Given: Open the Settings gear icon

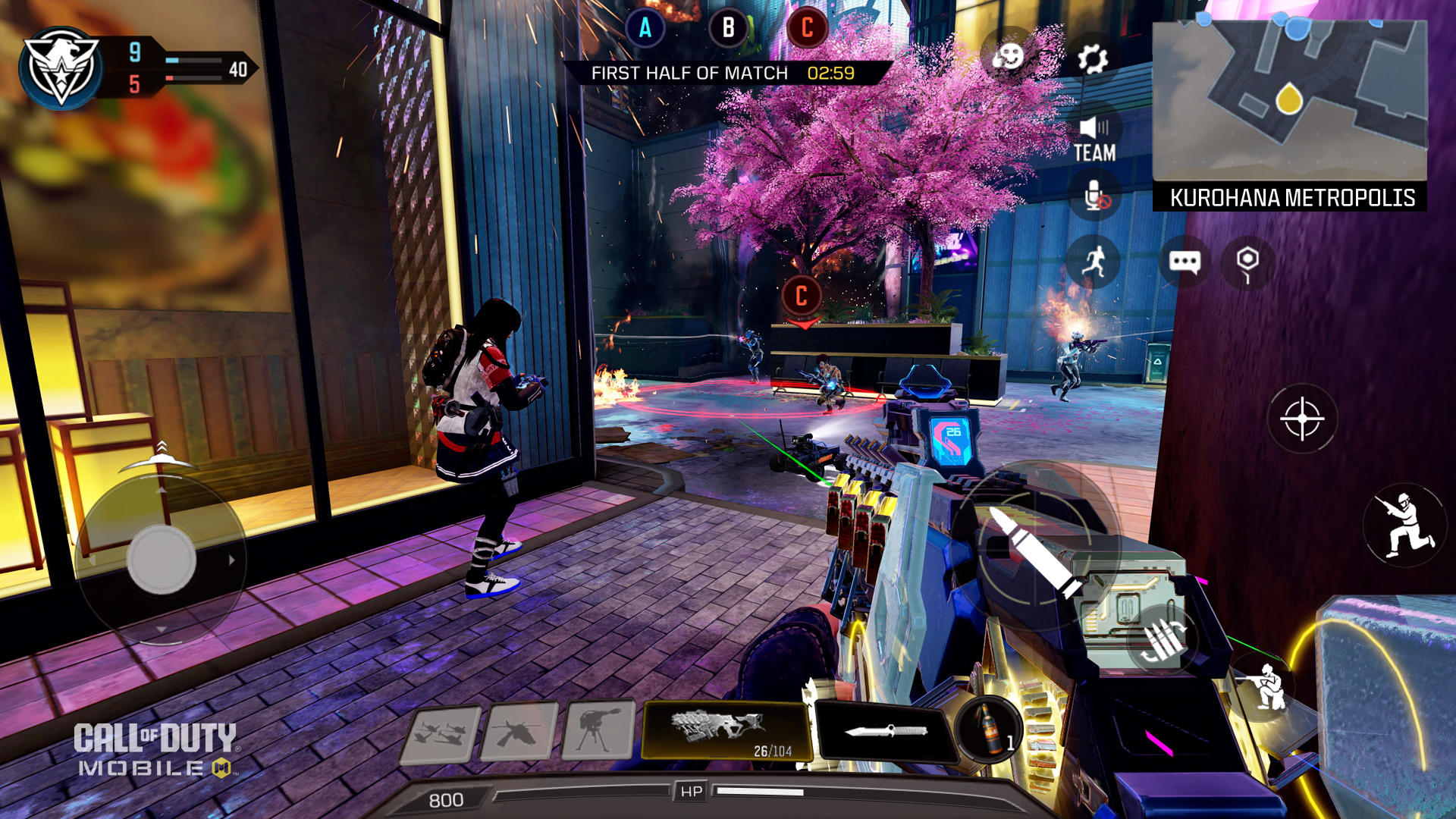Looking at the screenshot, I should (1092, 58).
